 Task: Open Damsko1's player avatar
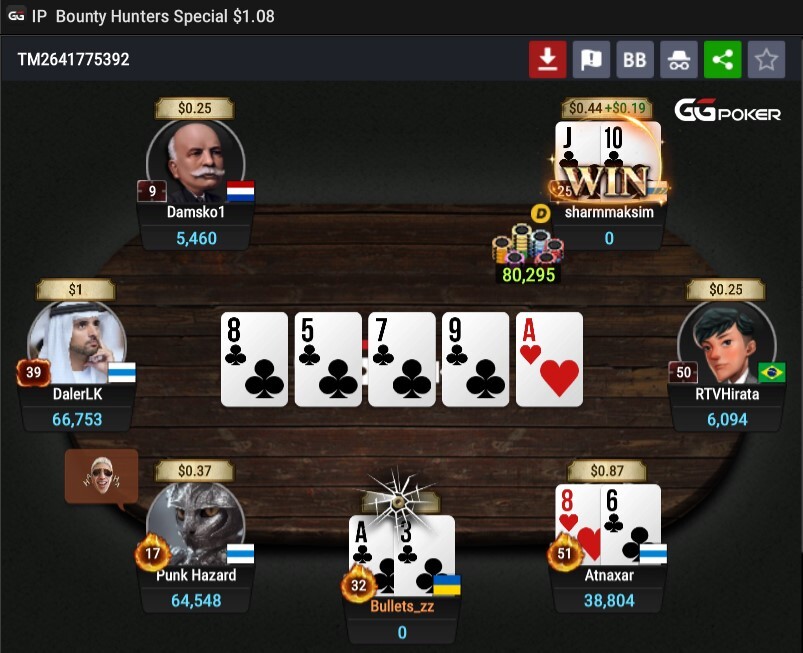pos(196,162)
